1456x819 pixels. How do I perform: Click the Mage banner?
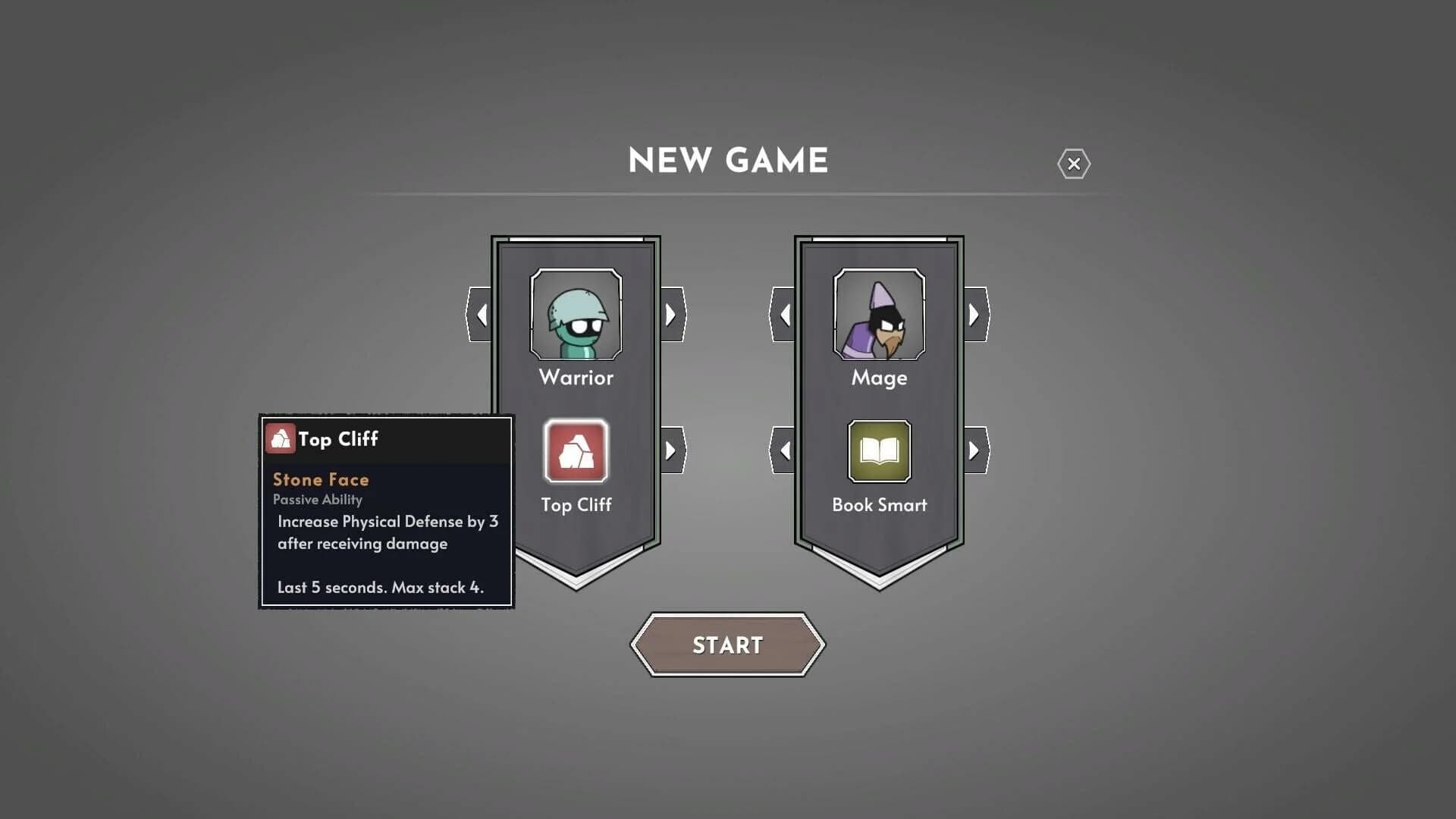[880, 409]
